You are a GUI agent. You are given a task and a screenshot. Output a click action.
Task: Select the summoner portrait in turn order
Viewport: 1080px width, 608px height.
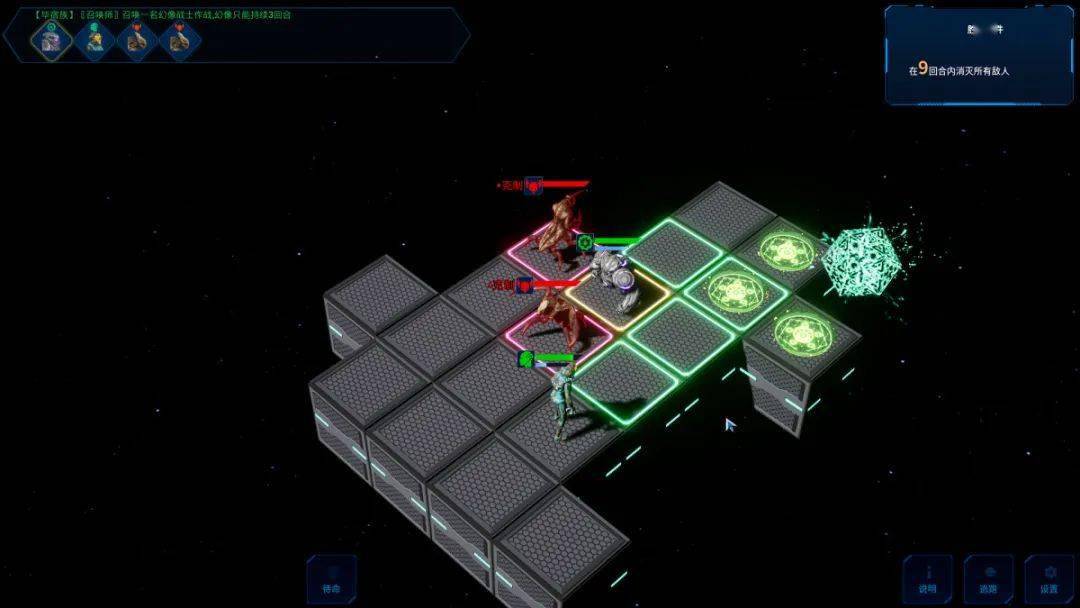pyautogui.click(x=94, y=40)
